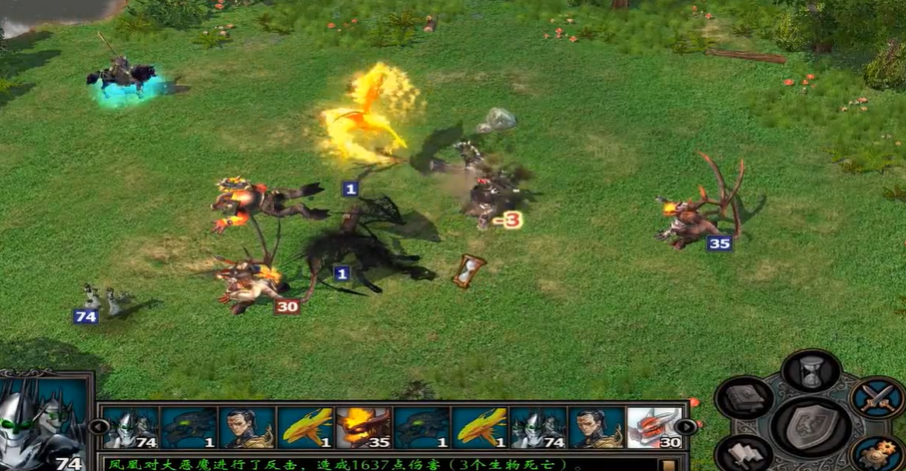906x471 pixels.
Task: Click the initiative bar's right arrow
Action: (x=689, y=427)
